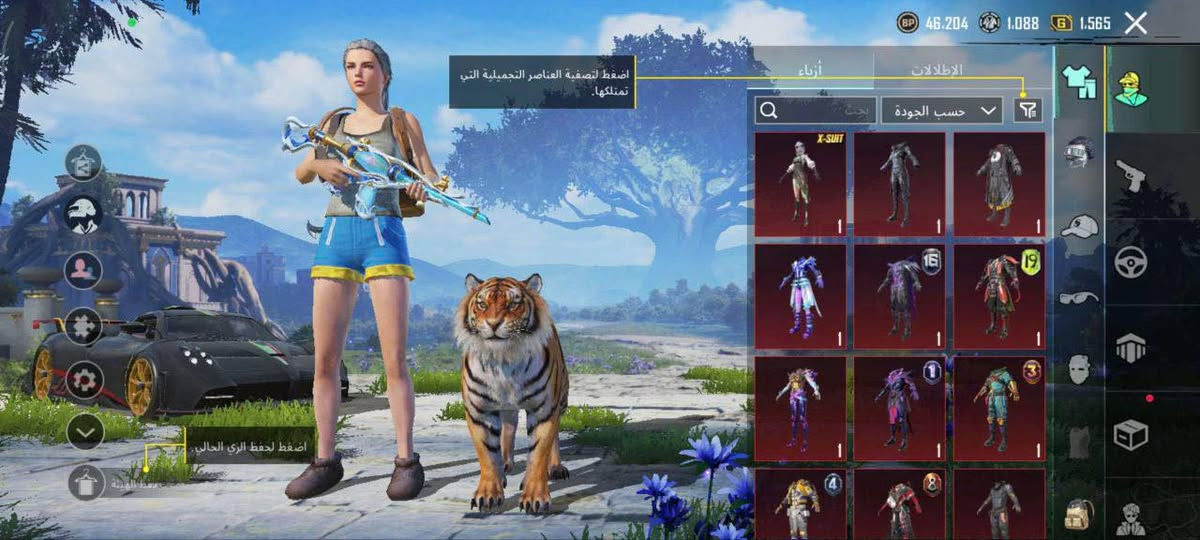Image resolution: width=1200 pixels, height=540 pixels.
Task: Choose the outfit with the 16 badge
Action: pos(899,296)
